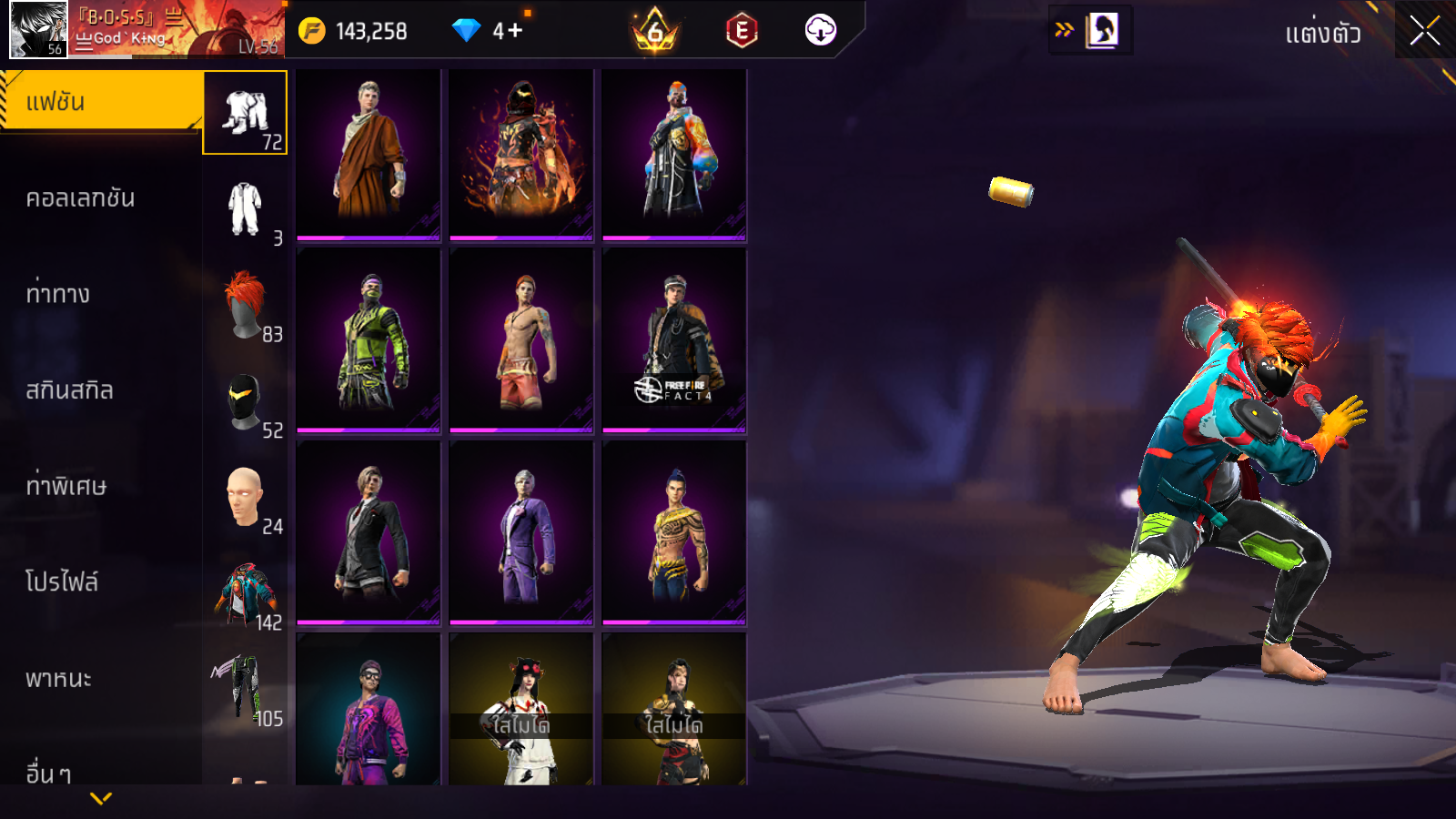Choose the bald head category with 24
1456x819 pixels.
246,498
